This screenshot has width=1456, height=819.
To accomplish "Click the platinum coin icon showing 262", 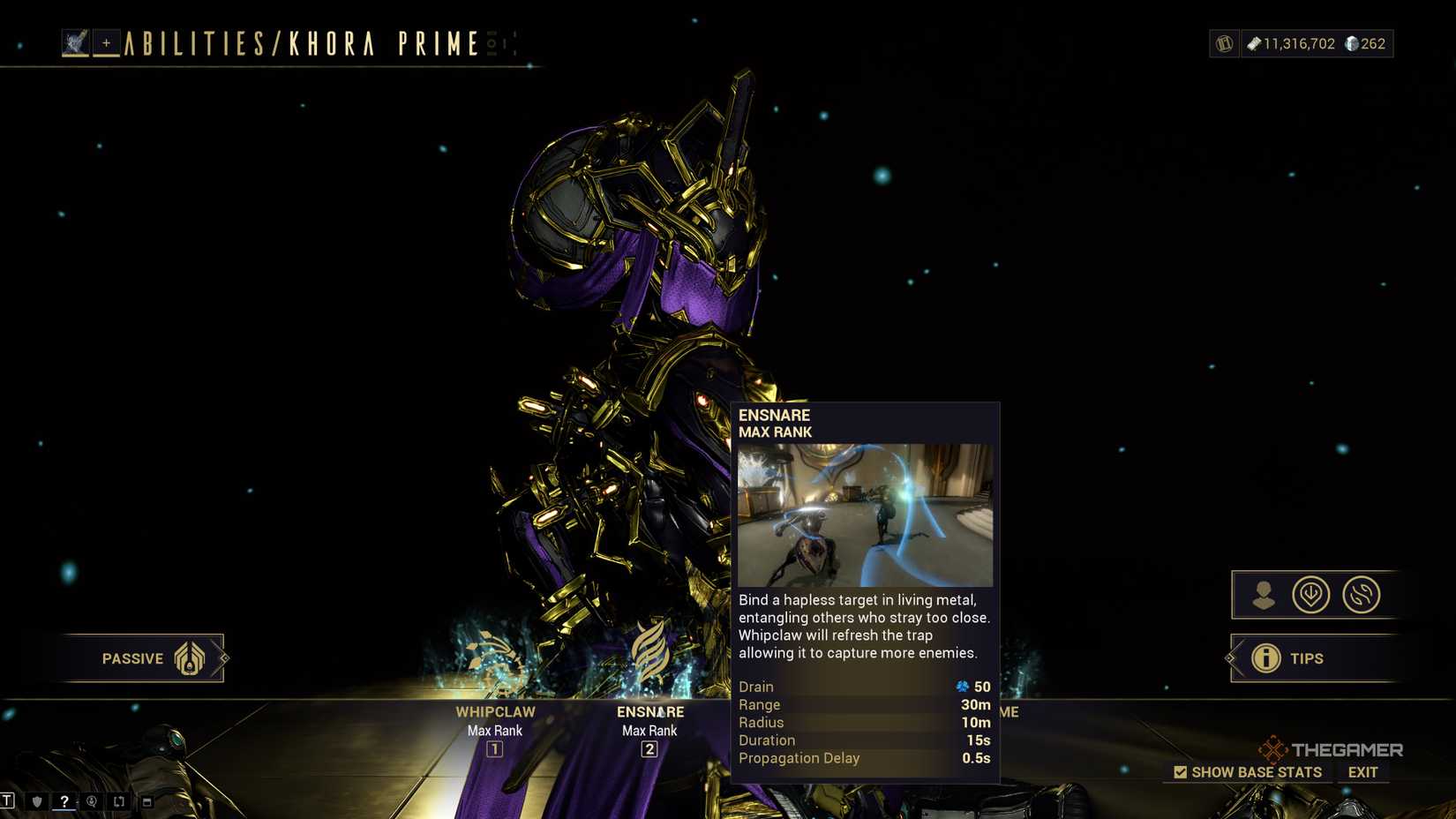I will click(x=1353, y=43).
